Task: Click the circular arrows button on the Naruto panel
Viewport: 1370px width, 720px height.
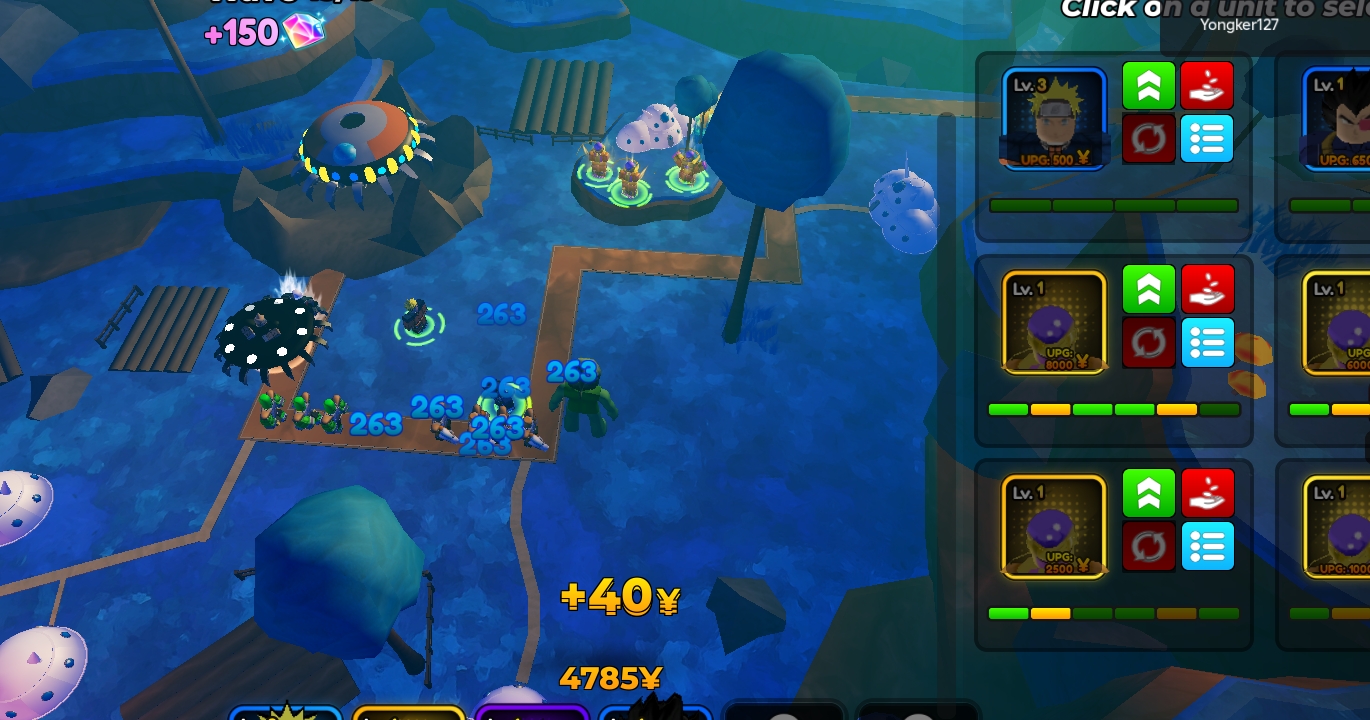Action: click(x=1148, y=139)
